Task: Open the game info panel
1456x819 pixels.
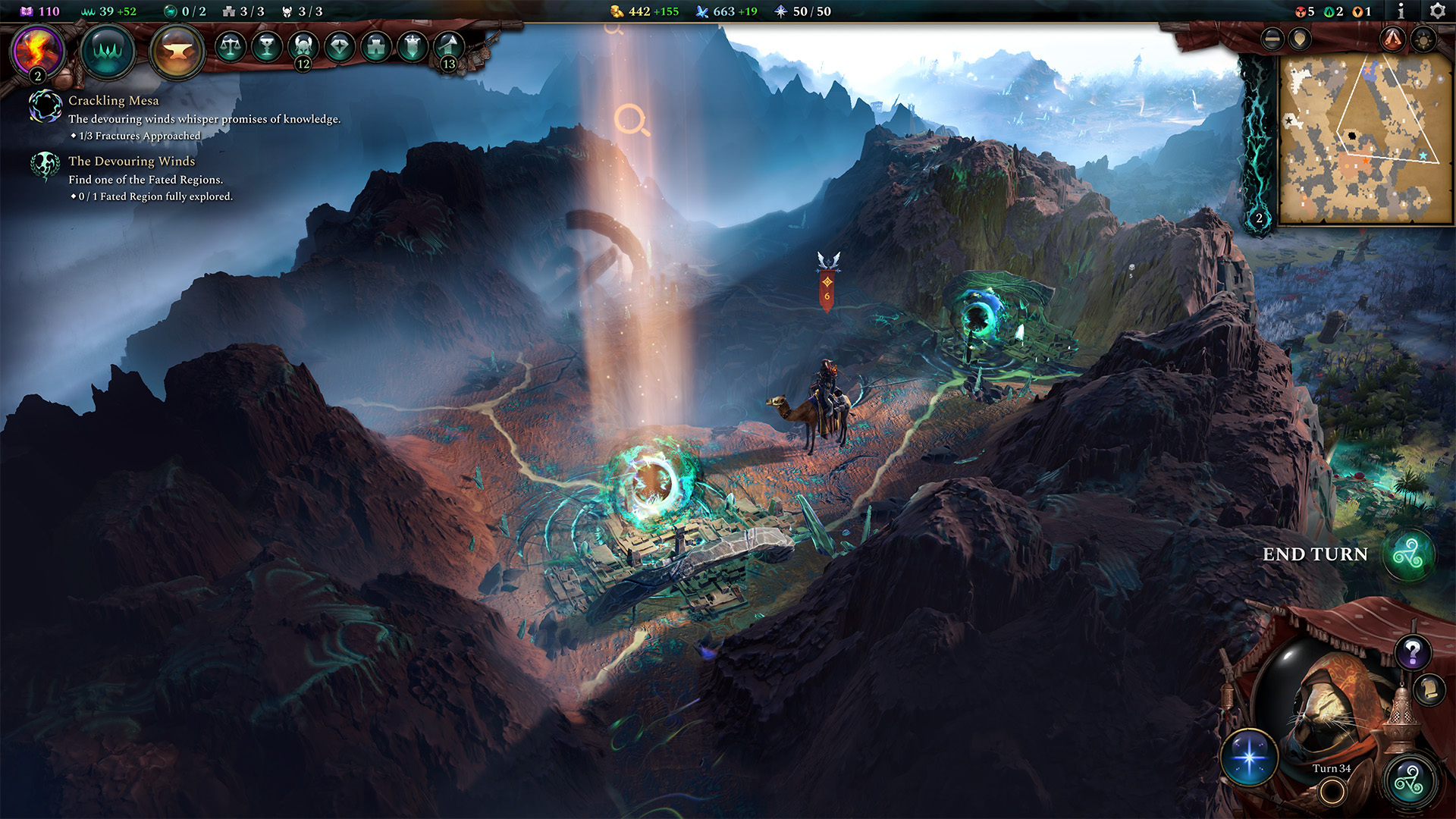Action: coord(1401,11)
